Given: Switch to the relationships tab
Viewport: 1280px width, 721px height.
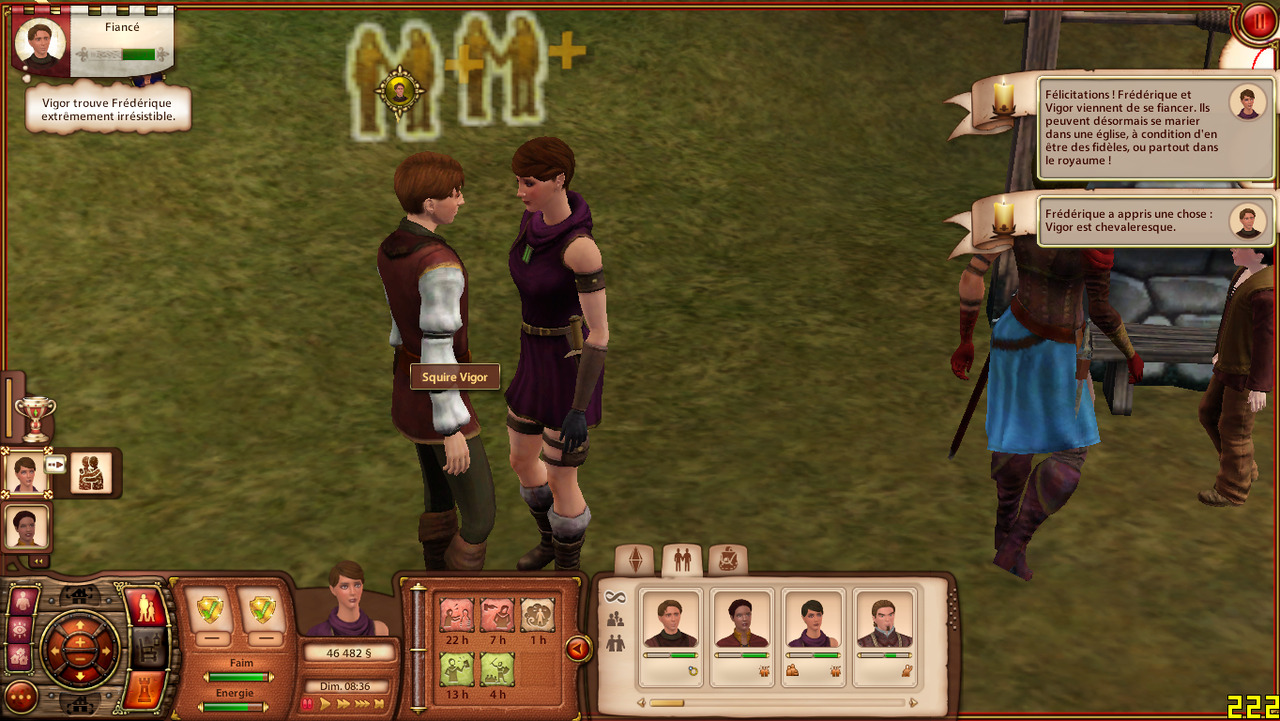Looking at the screenshot, I should 682,560.
